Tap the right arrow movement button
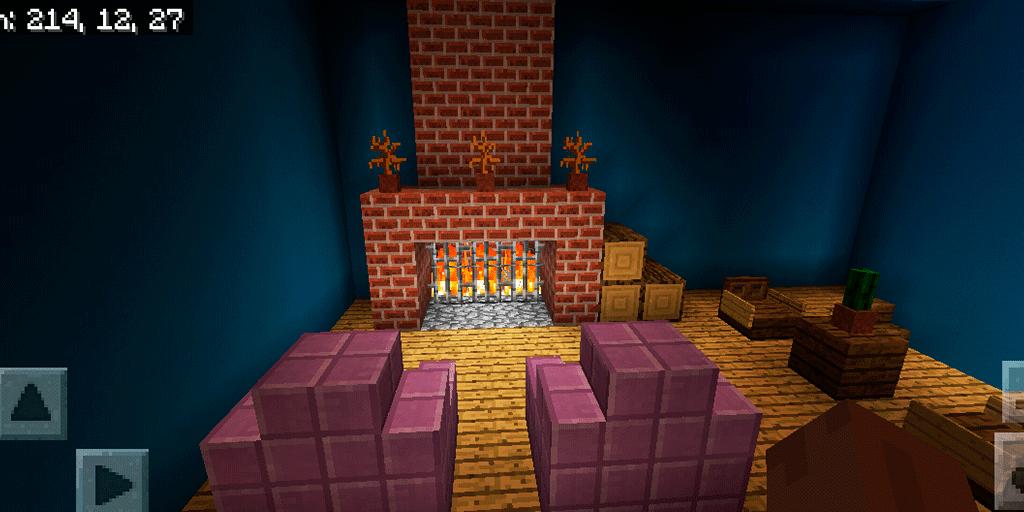The width and height of the screenshot is (1024, 512). tap(111, 483)
